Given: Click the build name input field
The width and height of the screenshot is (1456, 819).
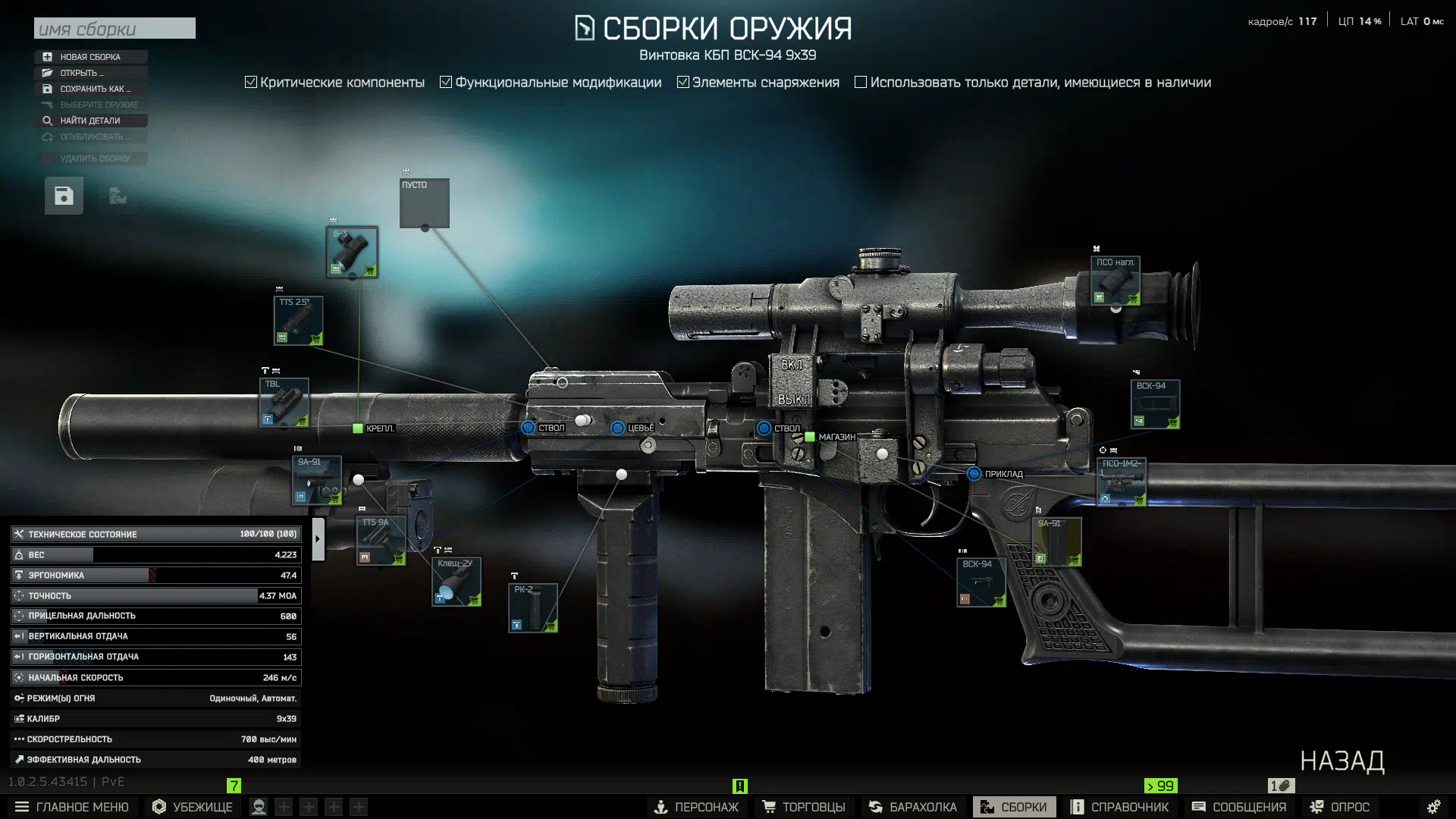Looking at the screenshot, I should 115,29.
